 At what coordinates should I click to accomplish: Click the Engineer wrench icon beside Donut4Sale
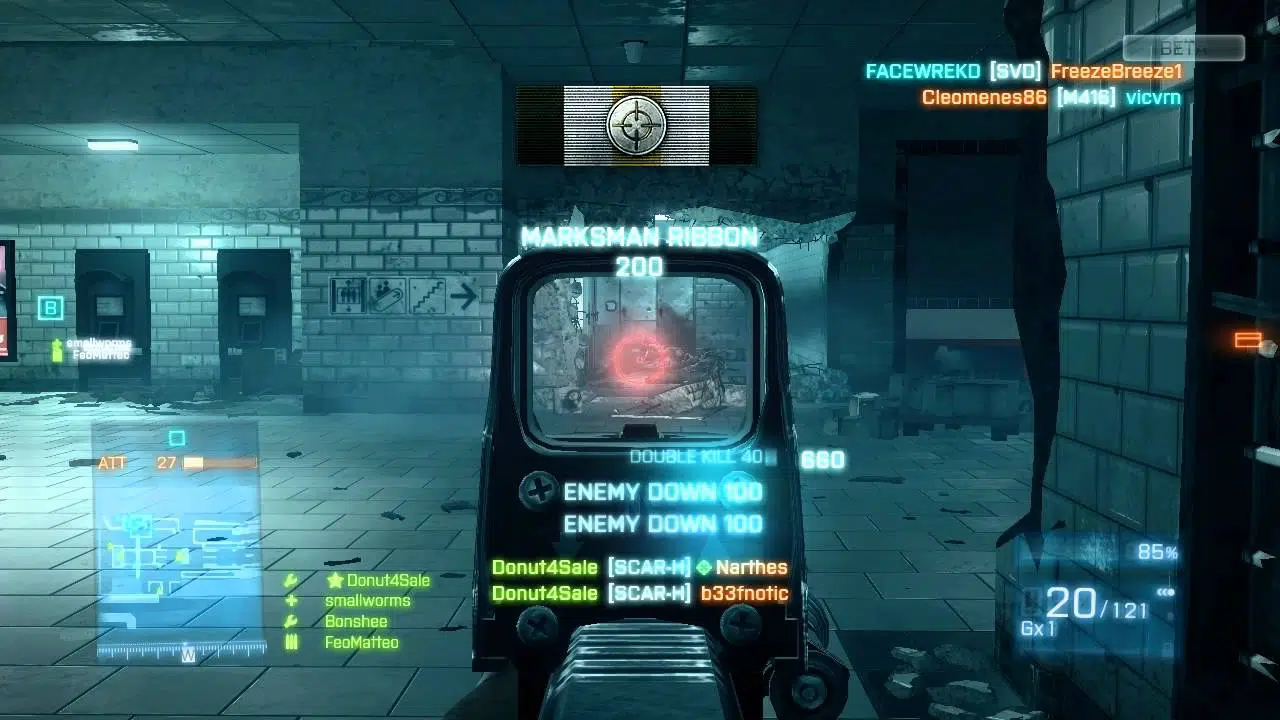click(x=291, y=578)
